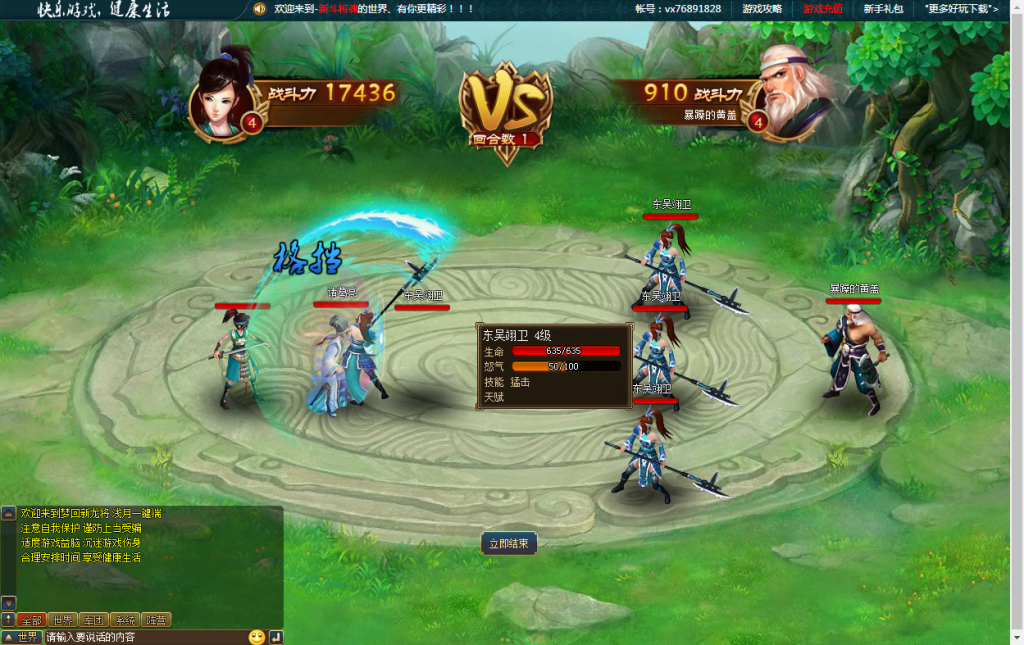1024x645 pixels.
Task: Toggle the speaker sound icon
Action: pos(259,9)
